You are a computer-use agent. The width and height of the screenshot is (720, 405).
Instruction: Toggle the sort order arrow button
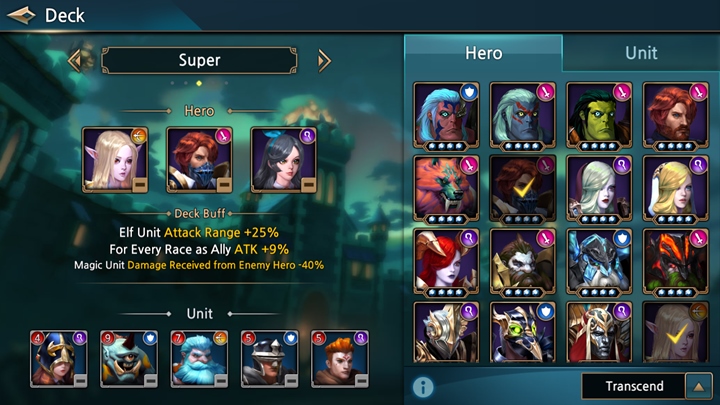[x=696, y=386]
